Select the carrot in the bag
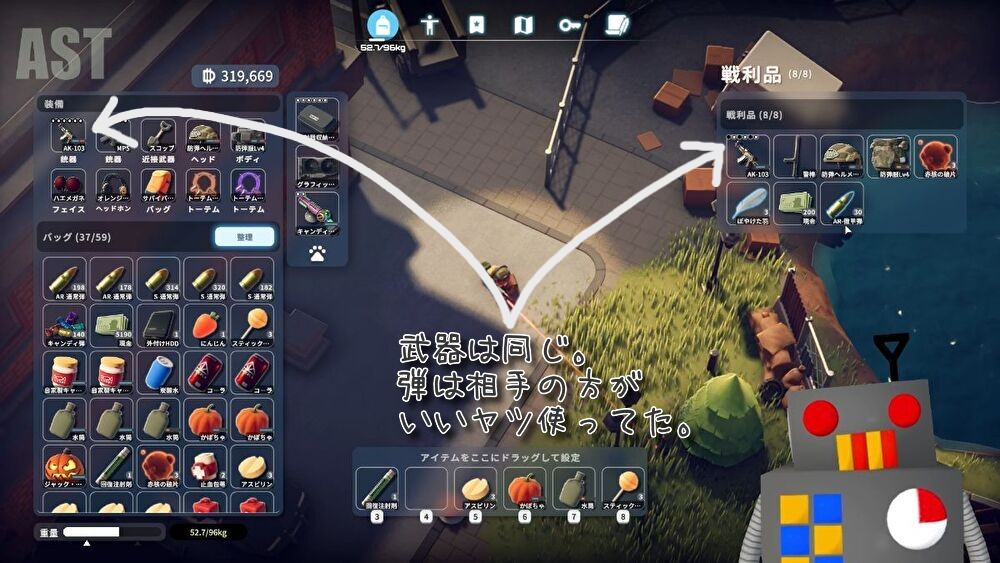Image resolution: width=1000 pixels, height=563 pixels. pos(205,325)
